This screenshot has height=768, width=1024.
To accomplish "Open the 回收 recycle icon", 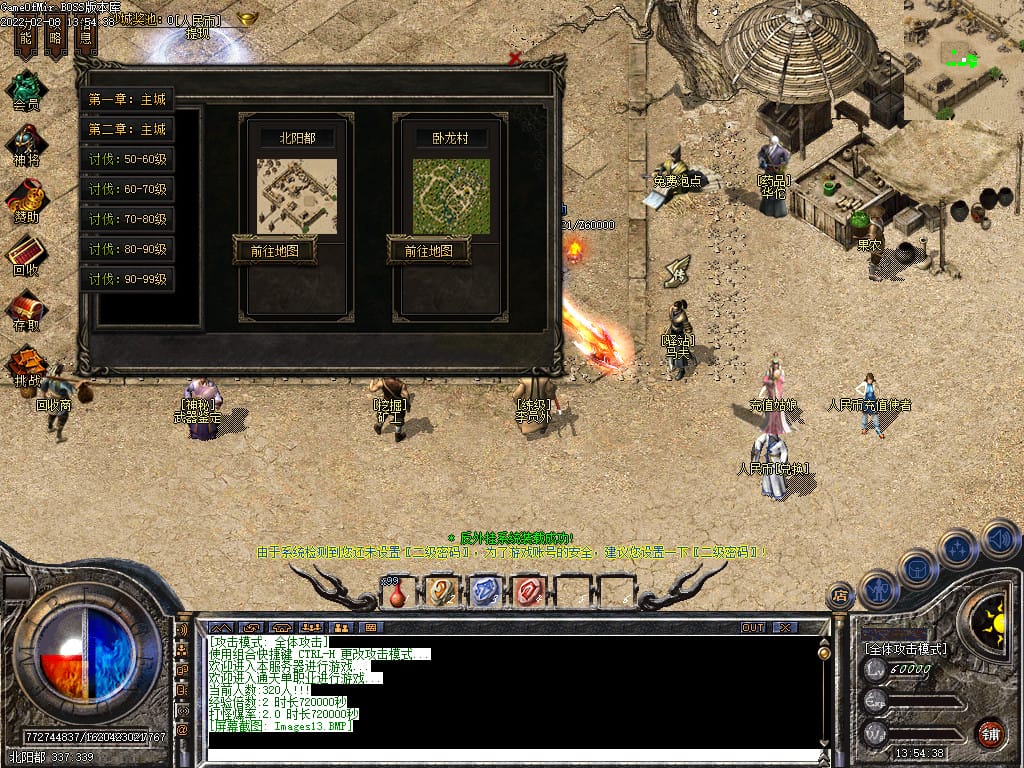I will tap(26, 253).
